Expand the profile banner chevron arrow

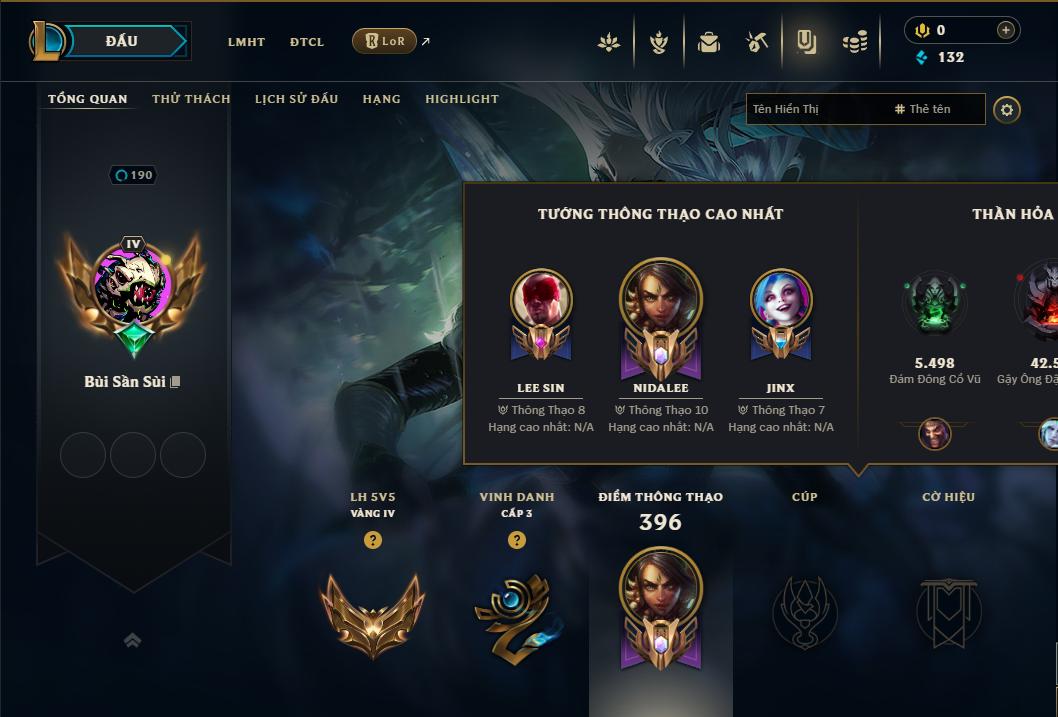132,641
